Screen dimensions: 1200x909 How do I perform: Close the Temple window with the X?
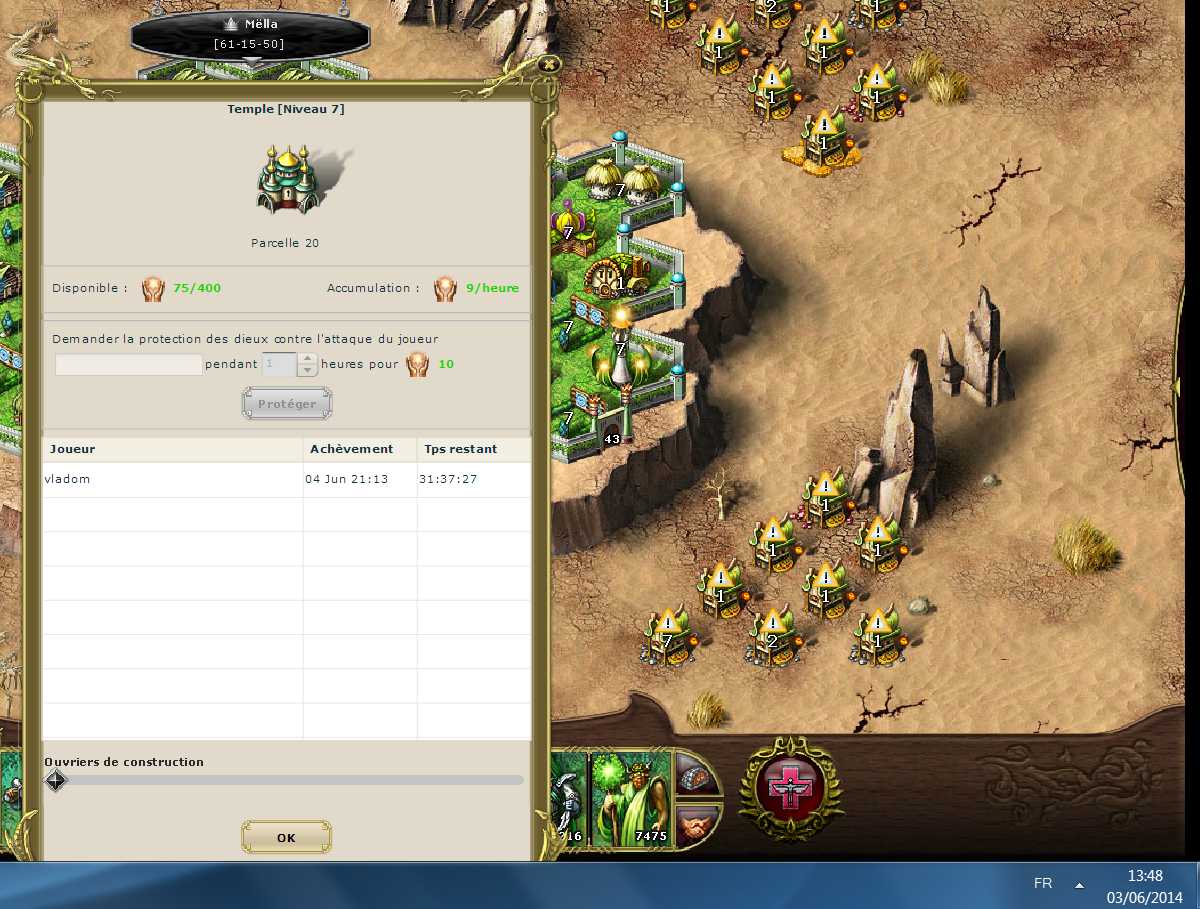(x=548, y=64)
